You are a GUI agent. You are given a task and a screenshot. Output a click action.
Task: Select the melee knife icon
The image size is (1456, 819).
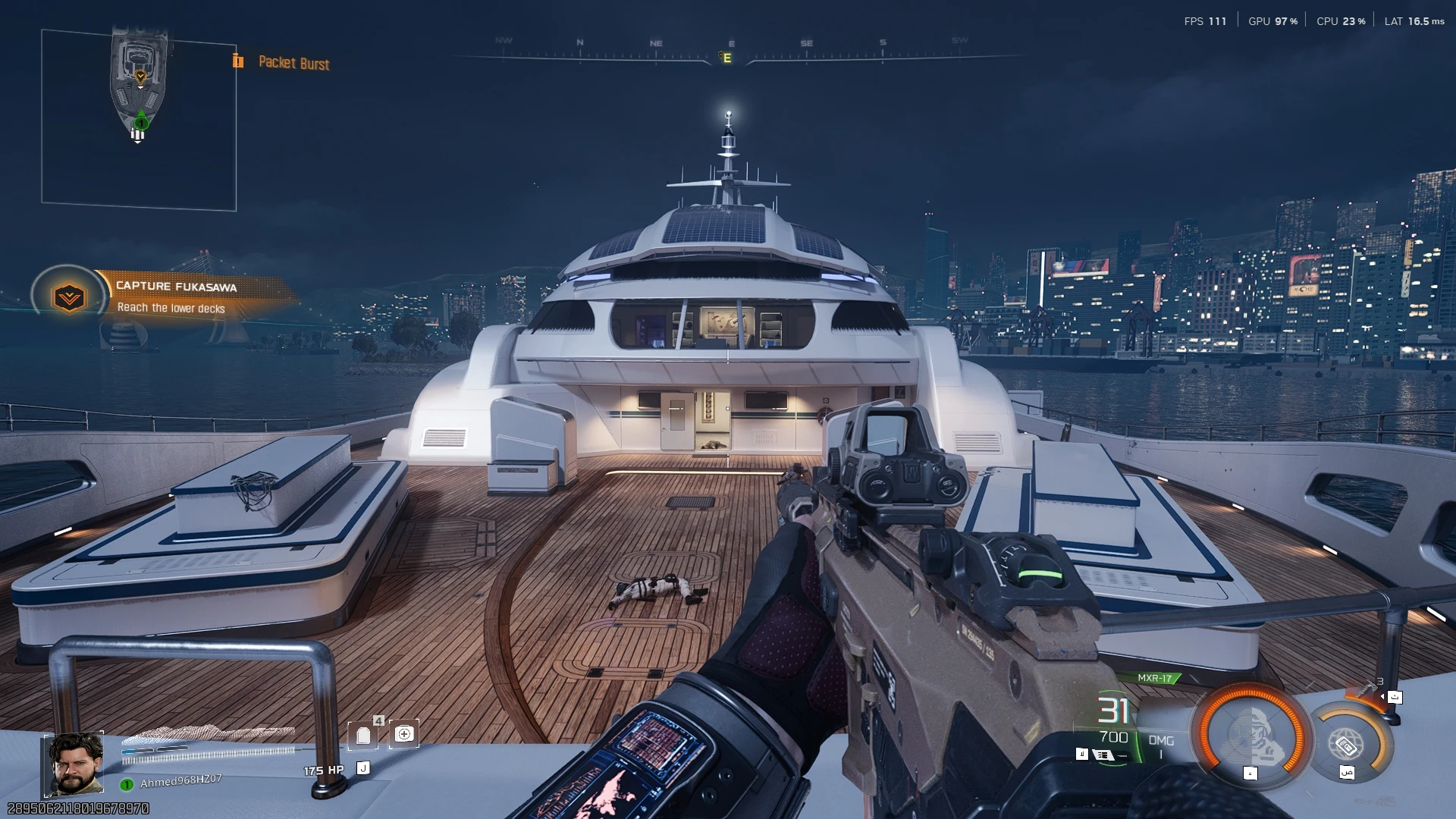[x=1367, y=688]
